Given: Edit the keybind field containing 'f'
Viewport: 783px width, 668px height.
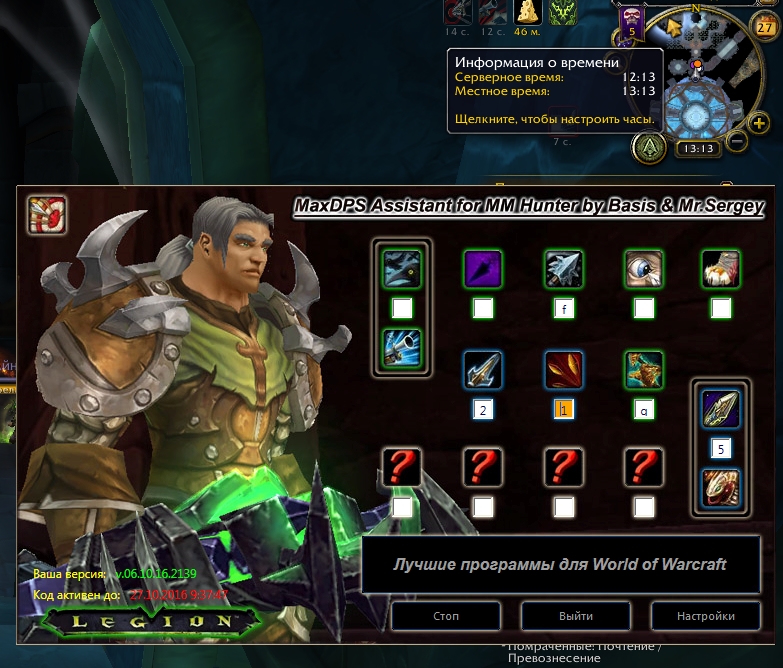Looking at the screenshot, I should click(563, 309).
